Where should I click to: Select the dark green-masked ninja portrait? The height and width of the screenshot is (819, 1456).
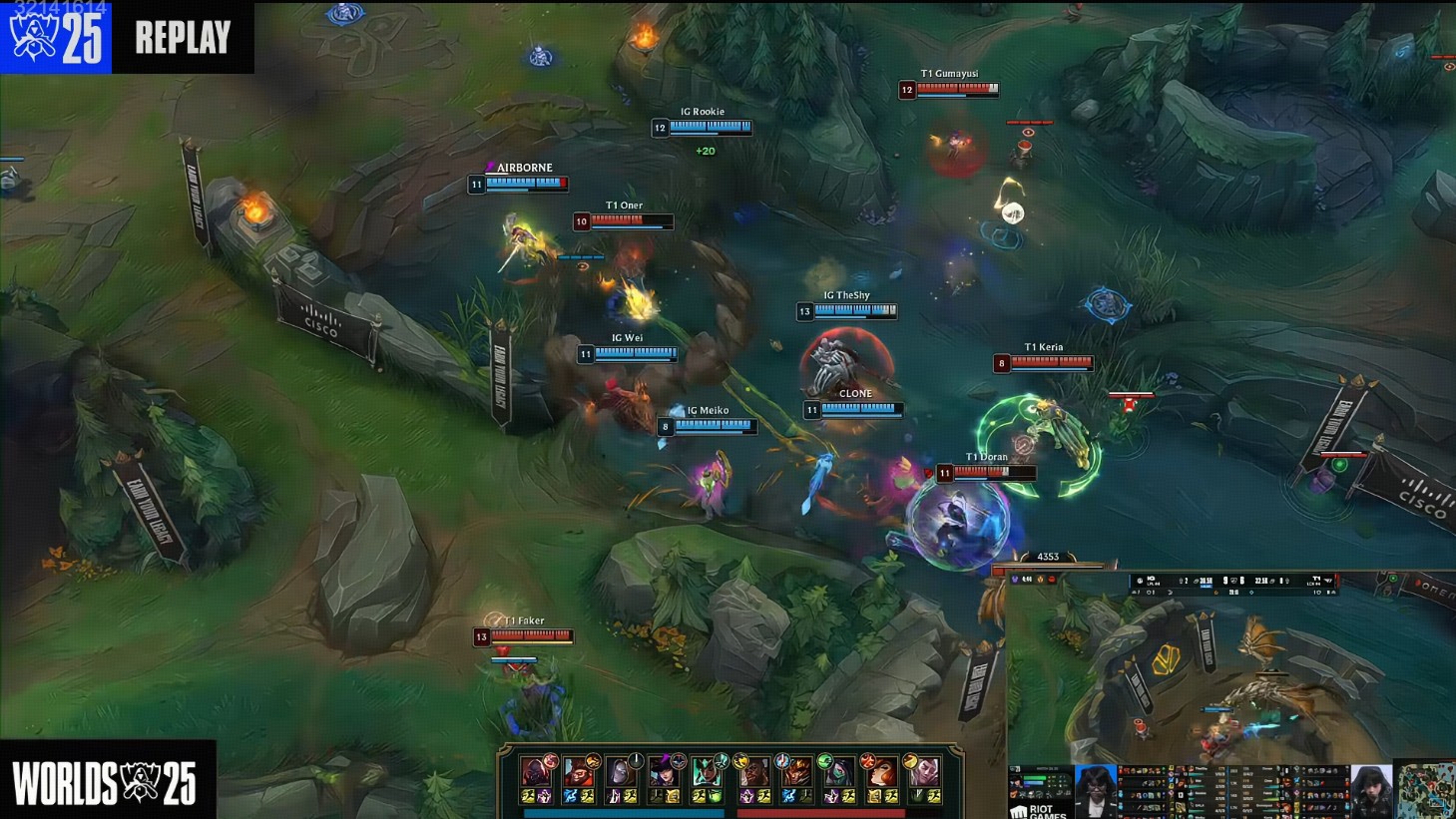[x=839, y=773]
